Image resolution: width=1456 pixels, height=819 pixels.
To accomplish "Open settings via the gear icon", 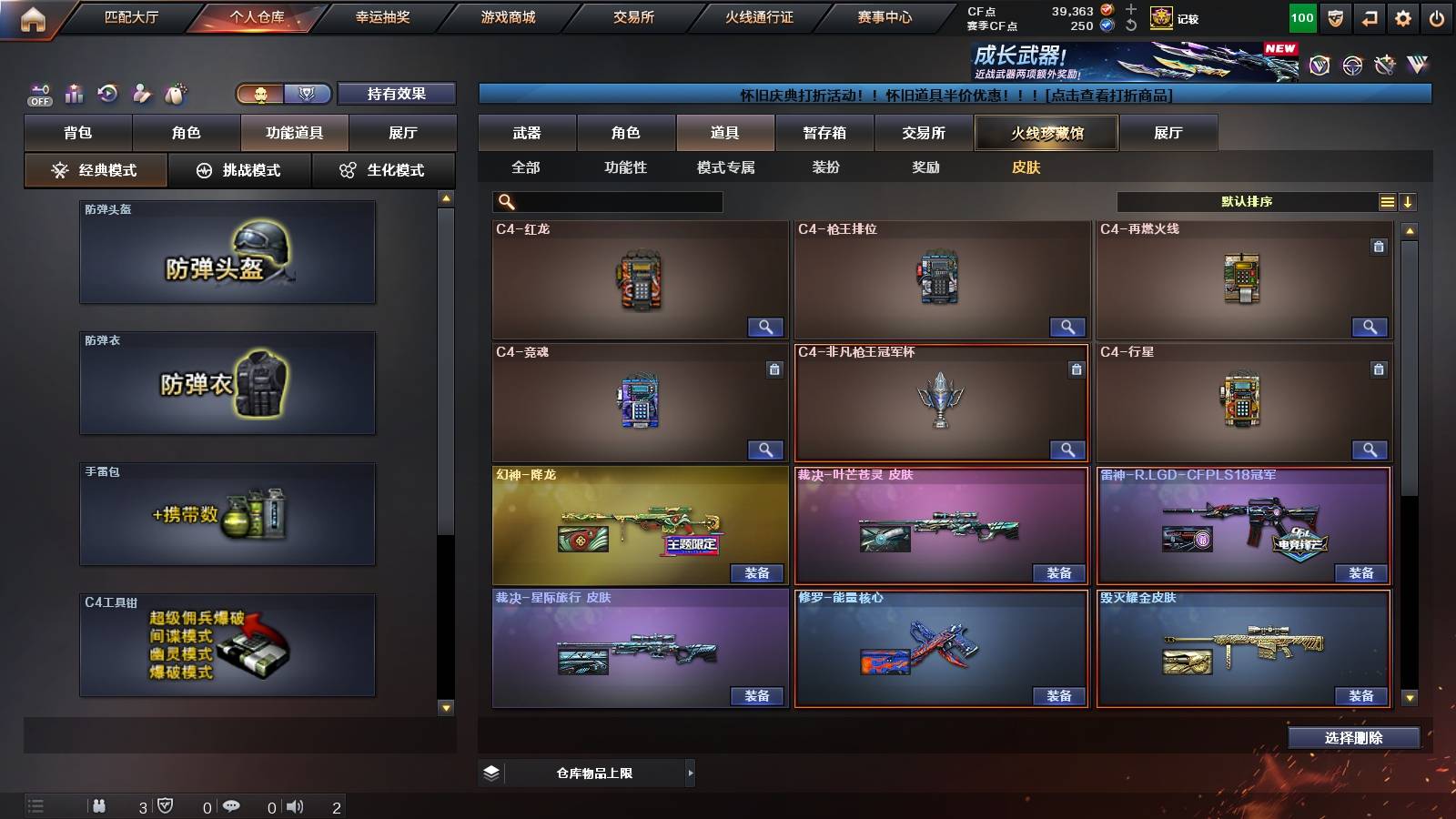I will coord(1402,17).
